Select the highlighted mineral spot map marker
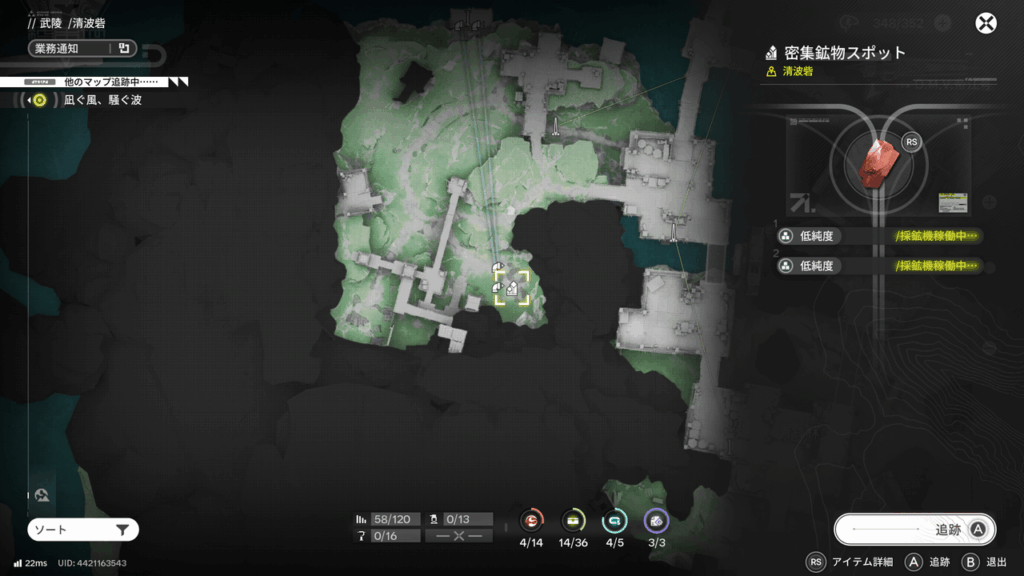The width and height of the screenshot is (1024, 576). [512, 288]
